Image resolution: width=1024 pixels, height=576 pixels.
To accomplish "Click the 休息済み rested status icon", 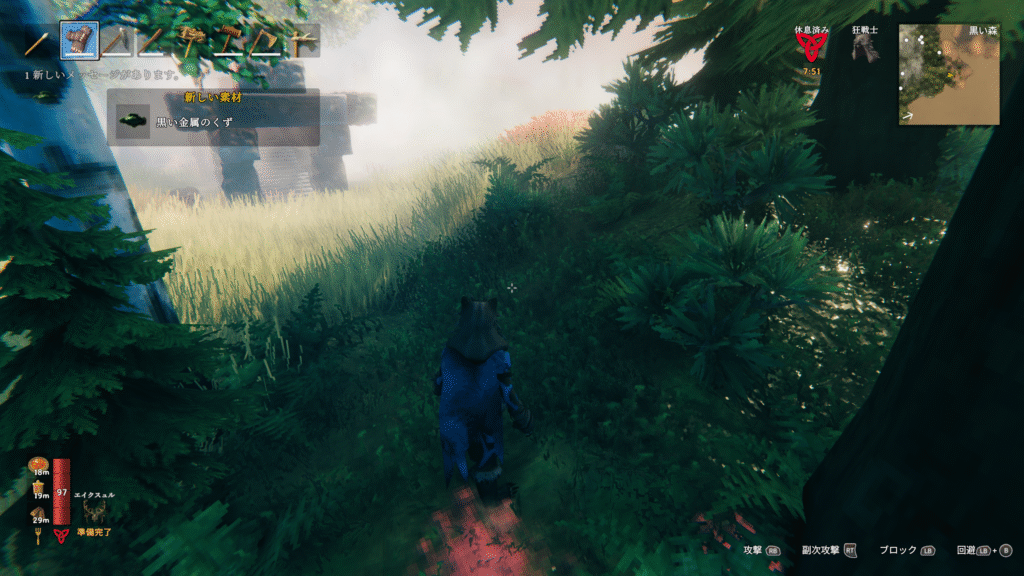I will (x=809, y=49).
